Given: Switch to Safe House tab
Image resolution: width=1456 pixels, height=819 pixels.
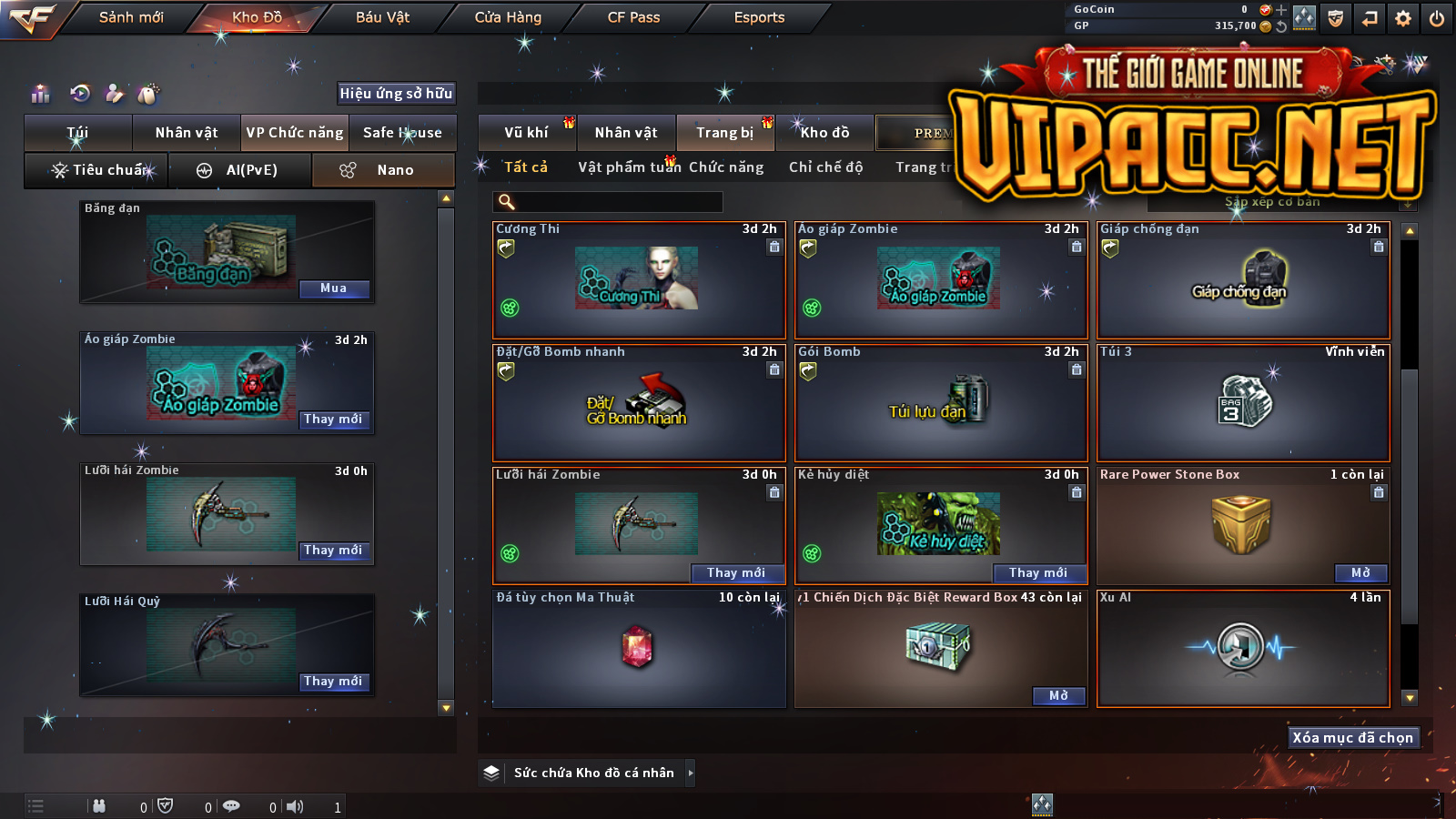Looking at the screenshot, I should tap(402, 133).
